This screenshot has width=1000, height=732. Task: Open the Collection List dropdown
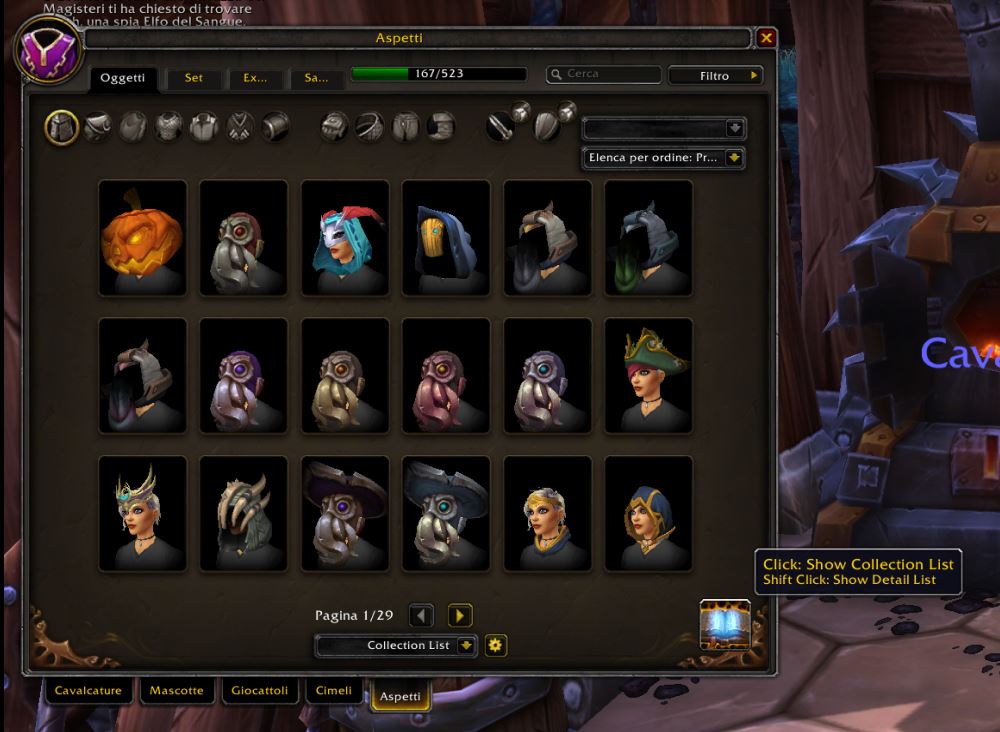click(397, 645)
